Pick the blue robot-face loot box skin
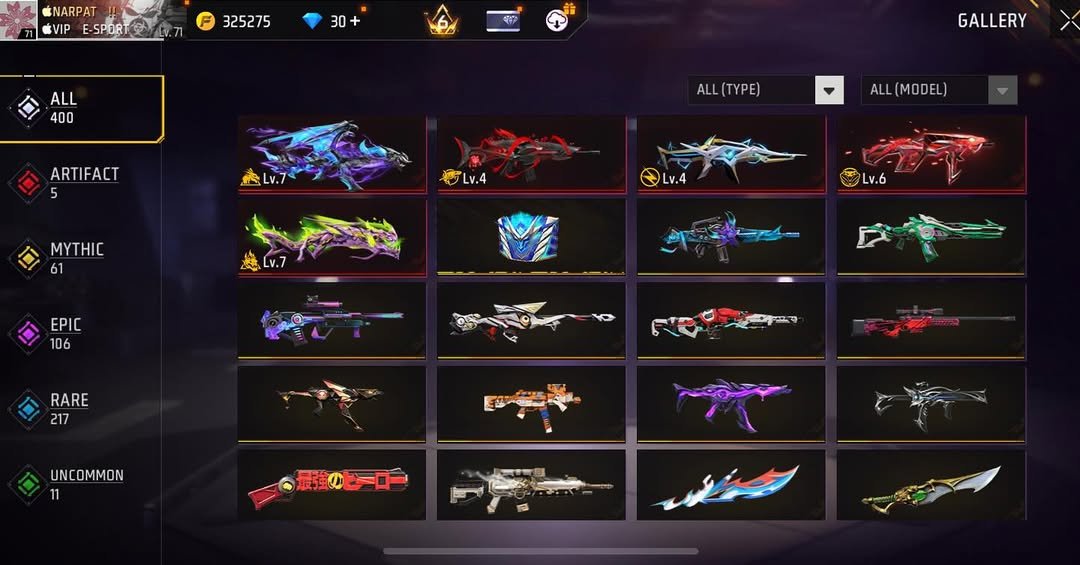1080x565 pixels. pos(531,237)
